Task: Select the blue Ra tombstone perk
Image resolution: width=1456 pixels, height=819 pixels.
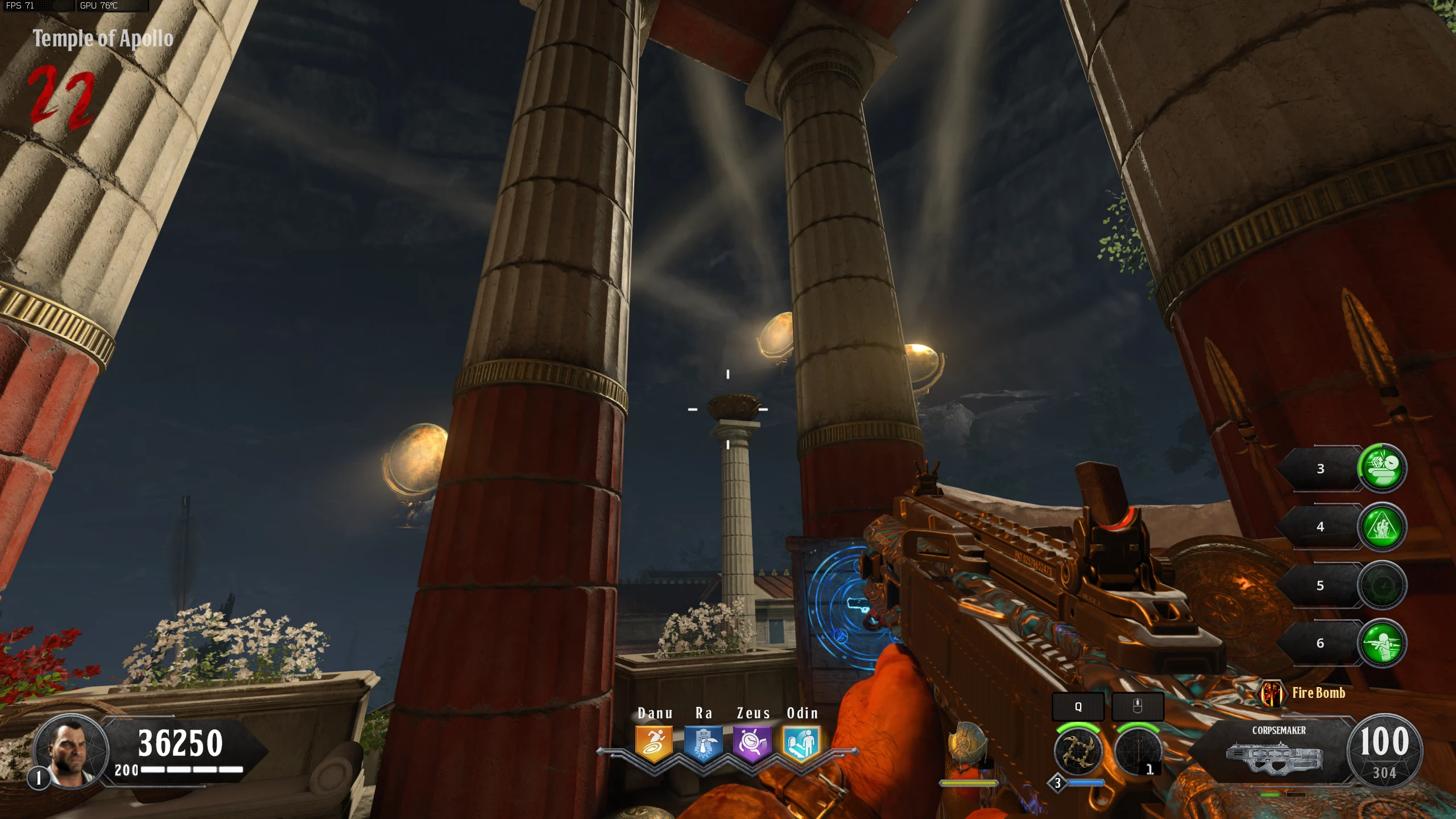Action: click(x=703, y=743)
